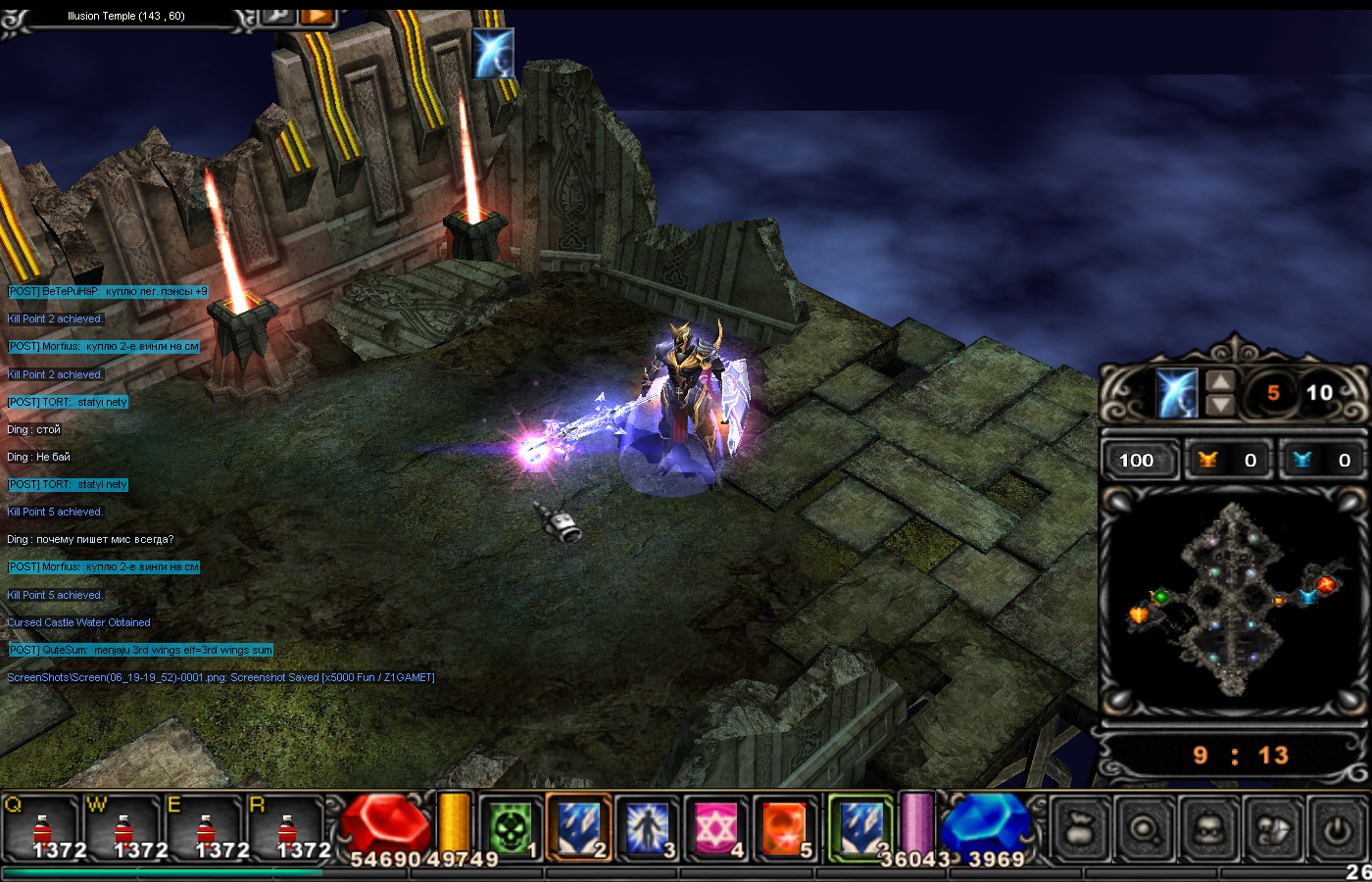This screenshot has height=882, width=1372.
Task: Click the orange play arrow button
Action: click(317, 14)
